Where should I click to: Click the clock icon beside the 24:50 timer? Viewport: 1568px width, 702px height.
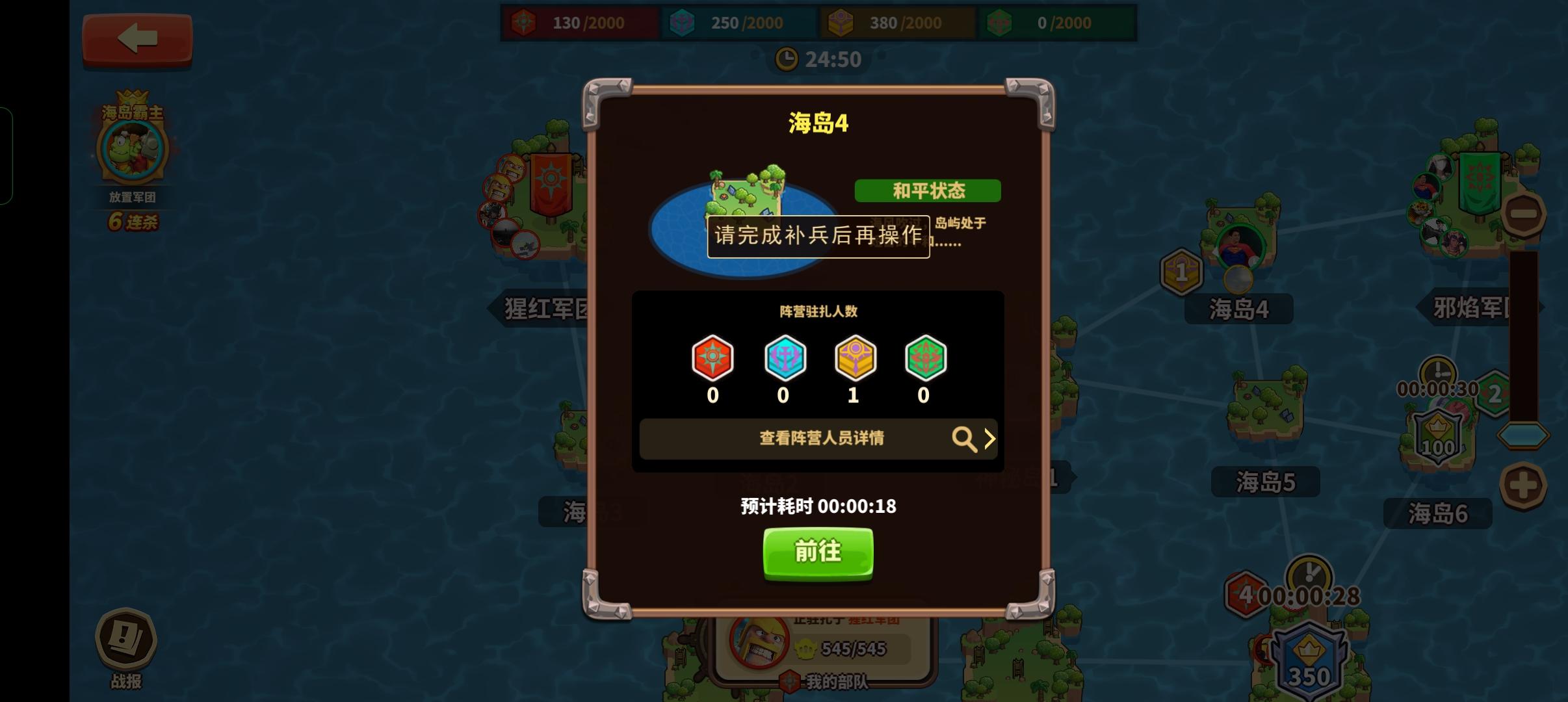tap(786, 58)
